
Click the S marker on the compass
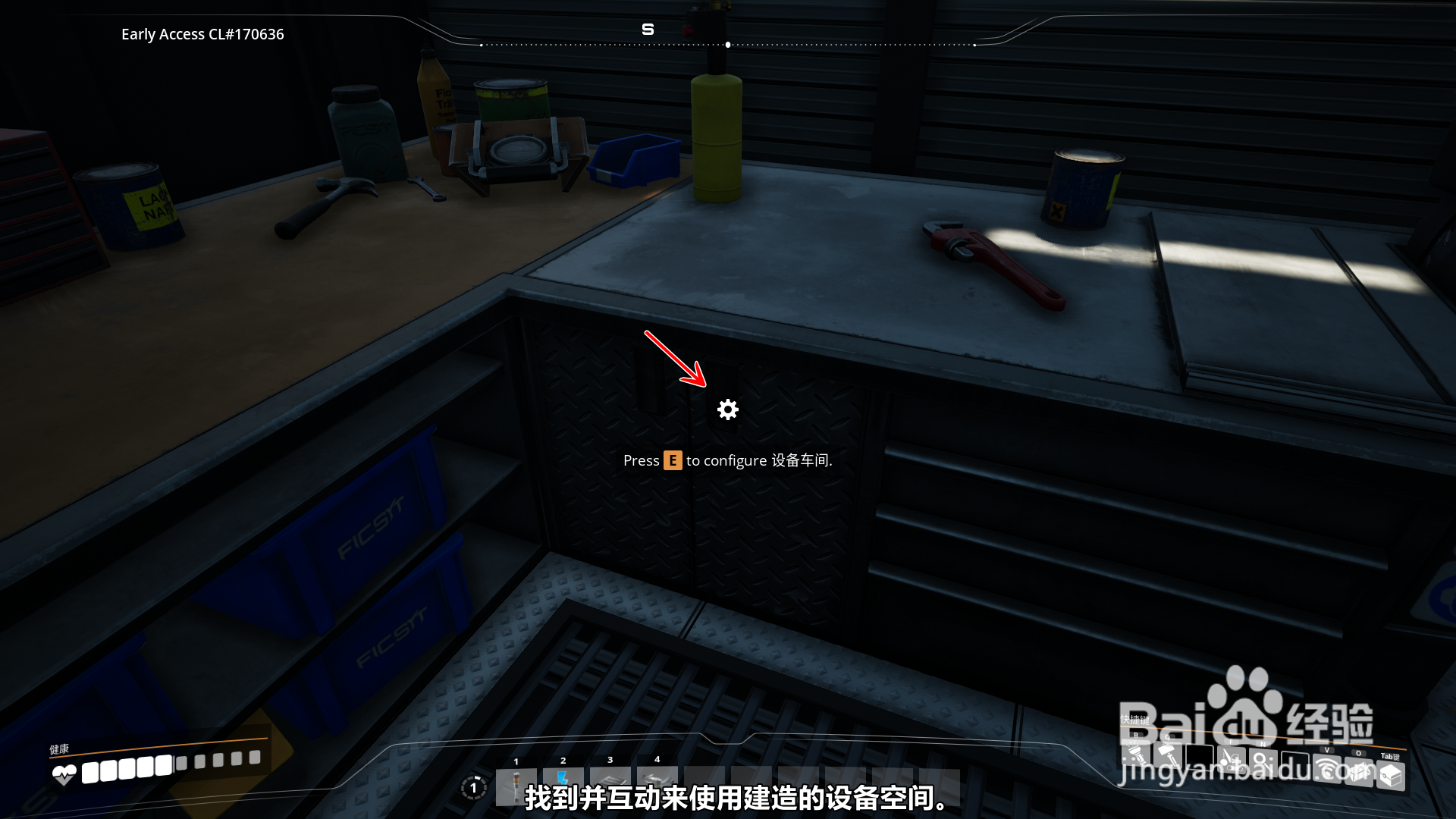(648, 29)
